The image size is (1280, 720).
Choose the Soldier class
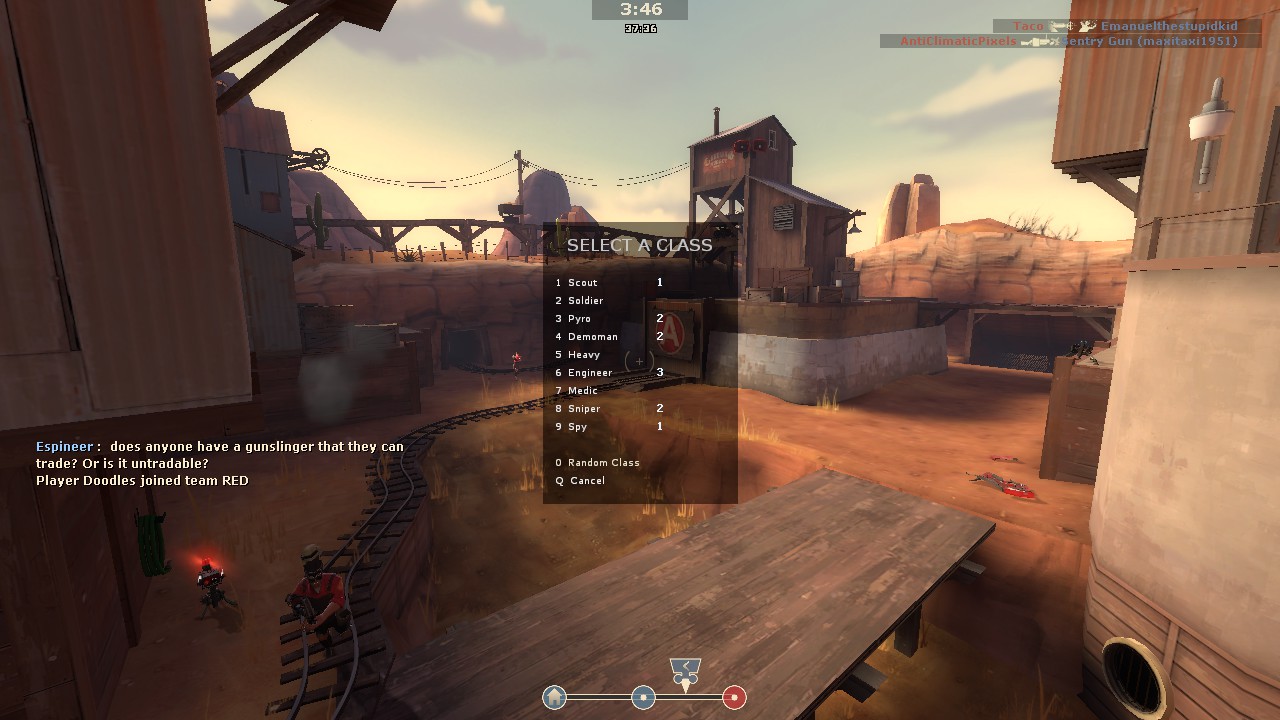pyautogui.click(x=585, y=301)
